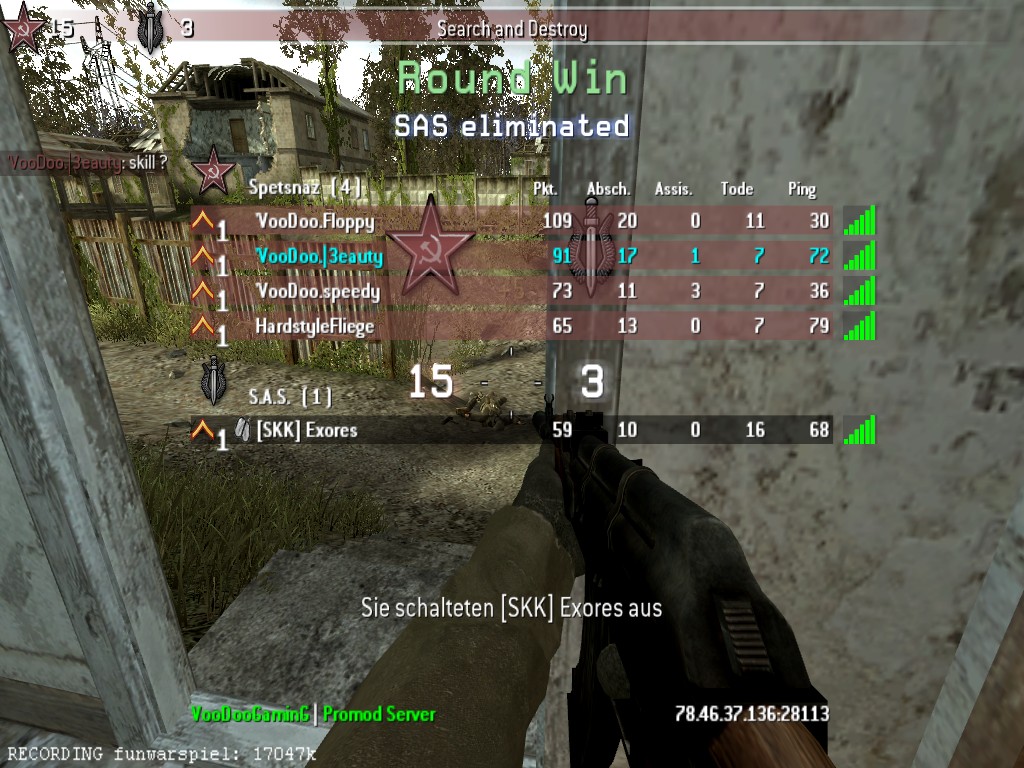Select the highlighted VooDoo.|3eauty player row

coord(510,256)
